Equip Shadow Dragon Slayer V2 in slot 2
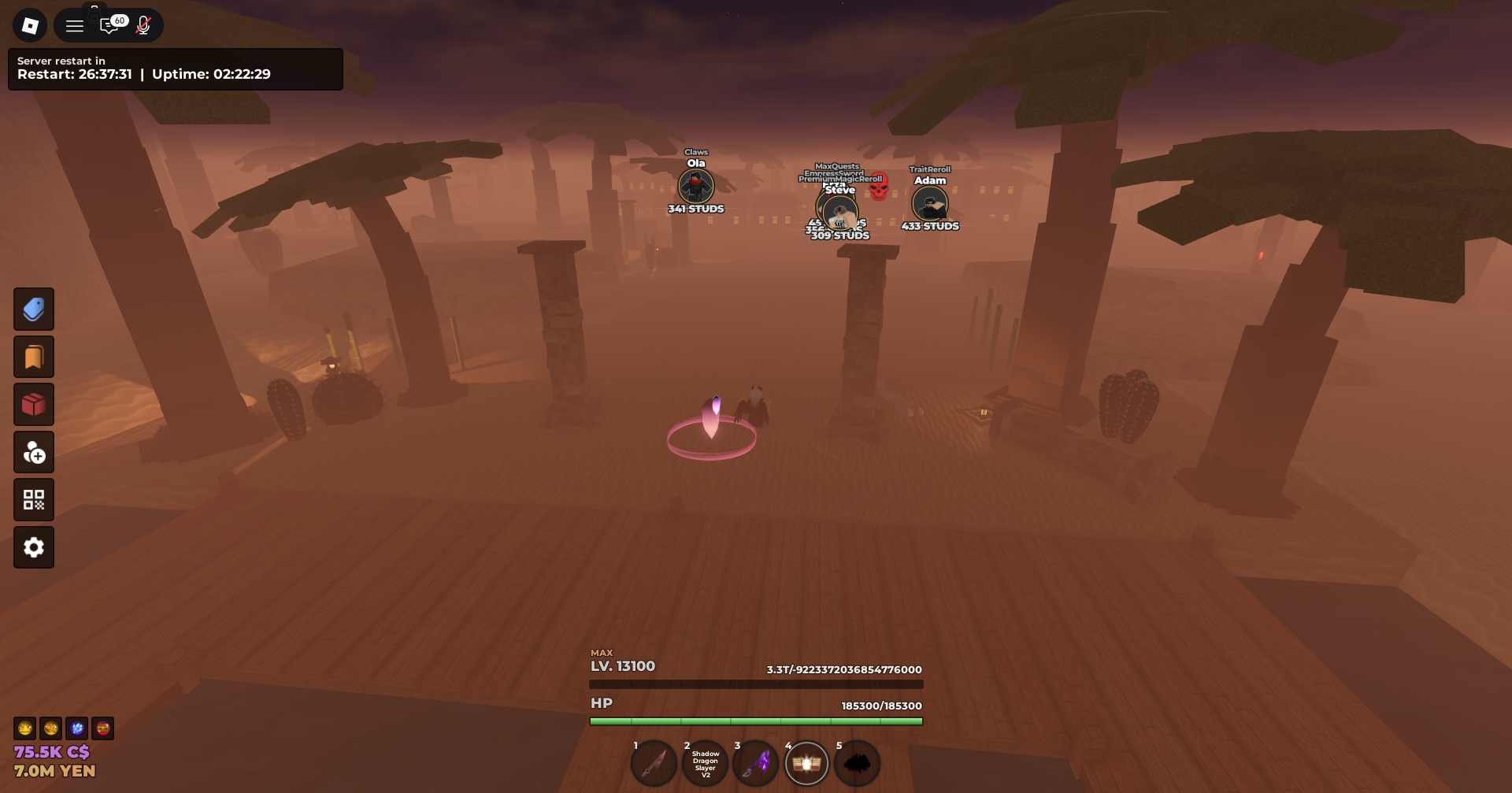The image size is (1512, 793). tap(705, 763)
